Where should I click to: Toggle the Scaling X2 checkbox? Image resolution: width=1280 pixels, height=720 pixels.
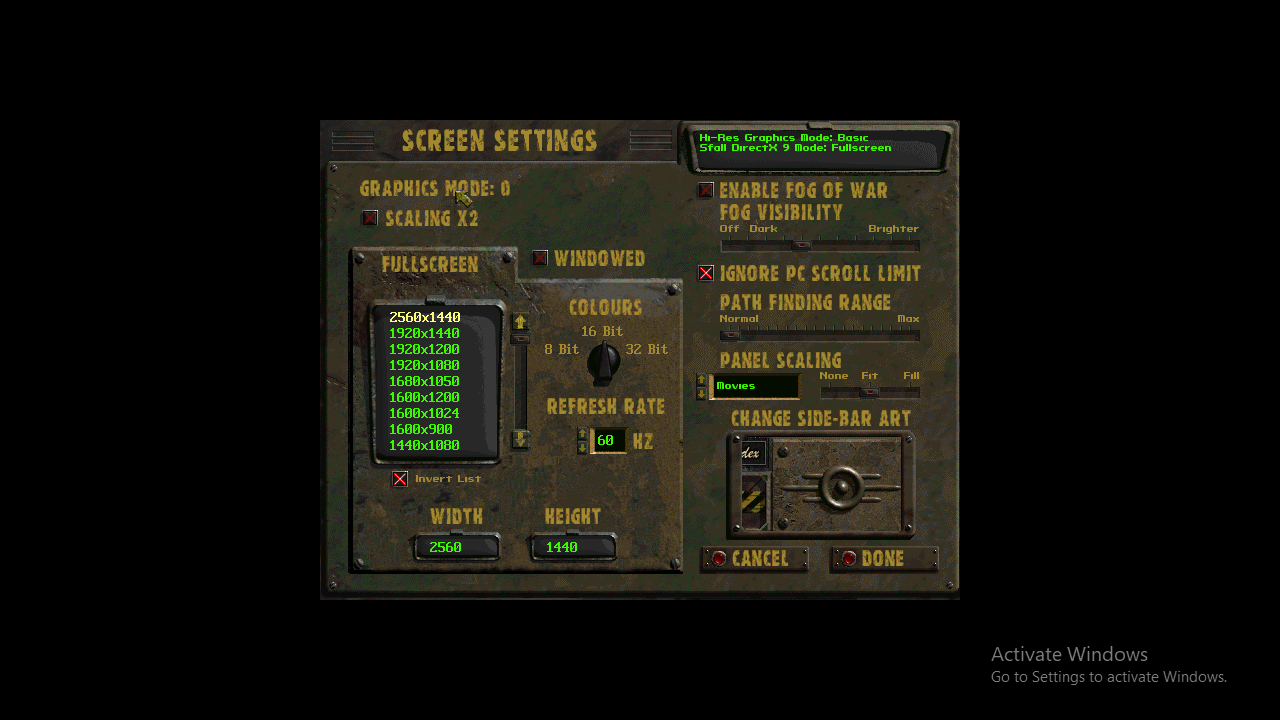[370, 217]
